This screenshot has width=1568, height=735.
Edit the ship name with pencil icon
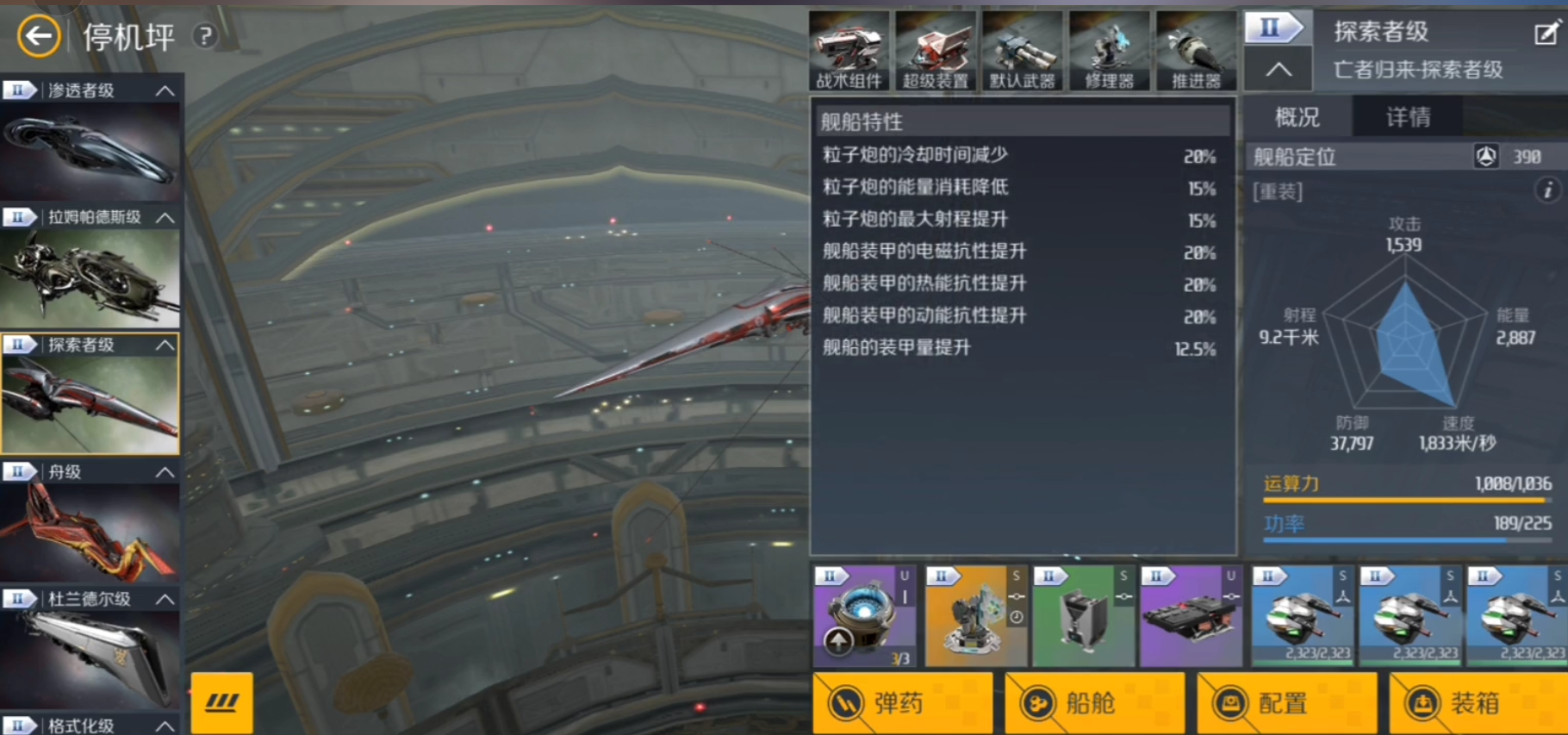click(x=1546, y=34)
